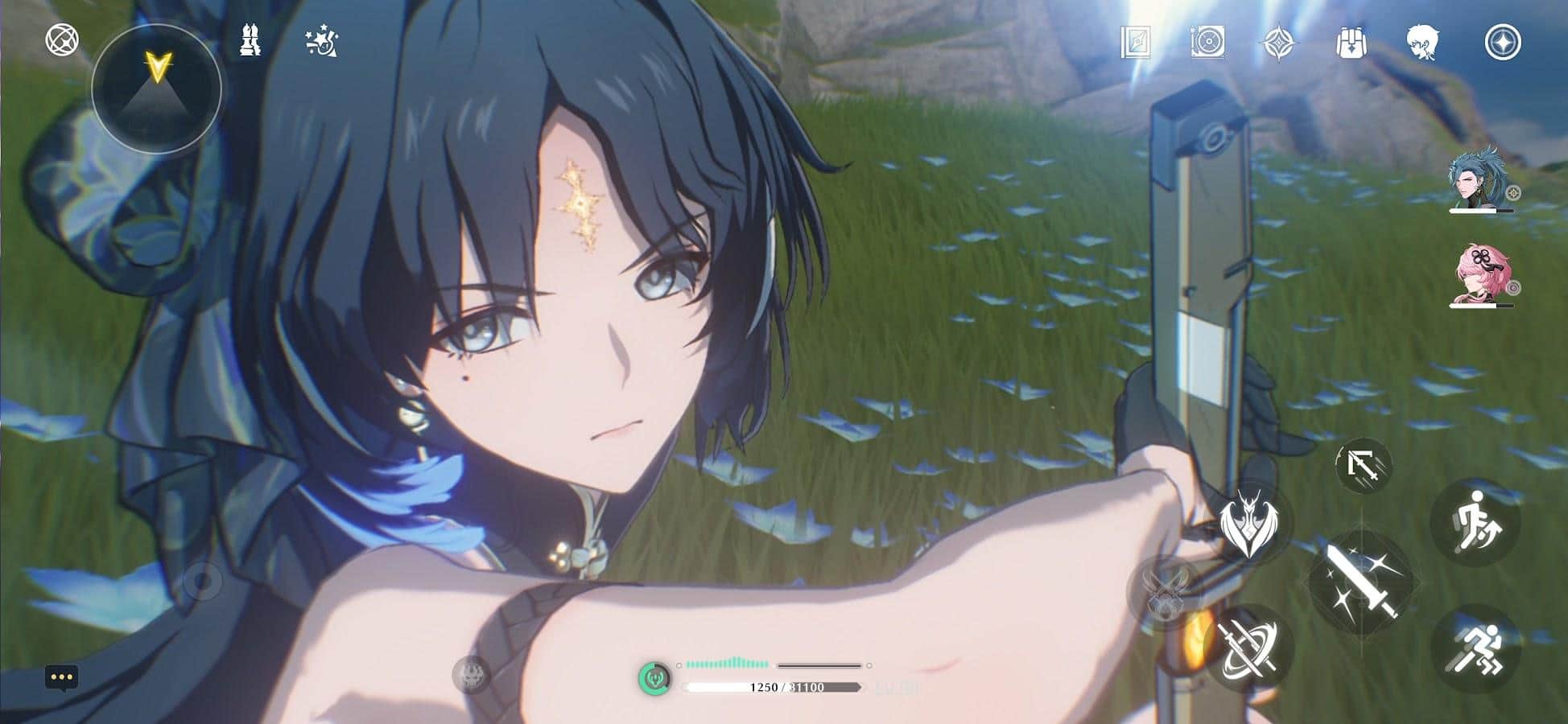Open the backpack inventory
Image resolution: width=1568 pixels, height=724 pixels.
(x=1351, y=42)
